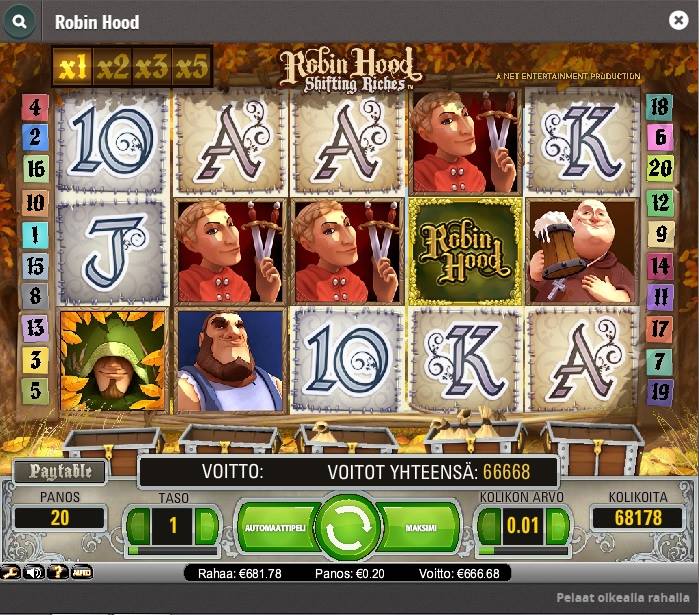The width and height of the screenshot is (699, 615).
Task: Close the Robin Hood game window
Action: [677, 20]
